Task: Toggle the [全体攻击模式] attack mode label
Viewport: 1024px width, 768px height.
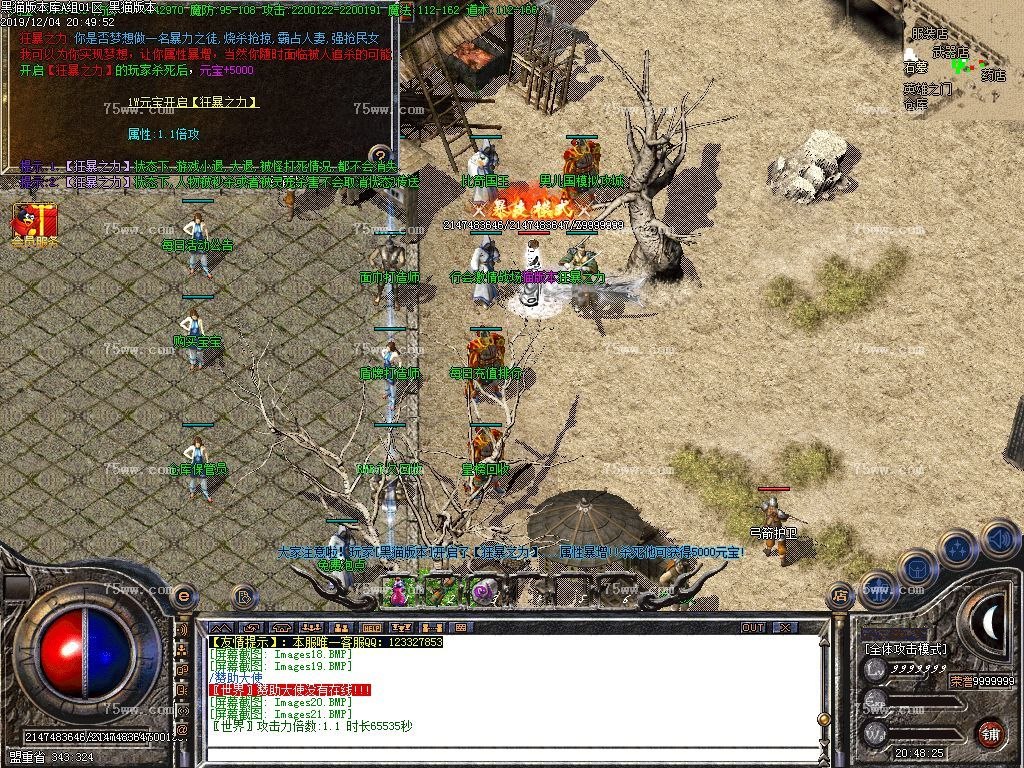Action: click(x=905, y=649)
